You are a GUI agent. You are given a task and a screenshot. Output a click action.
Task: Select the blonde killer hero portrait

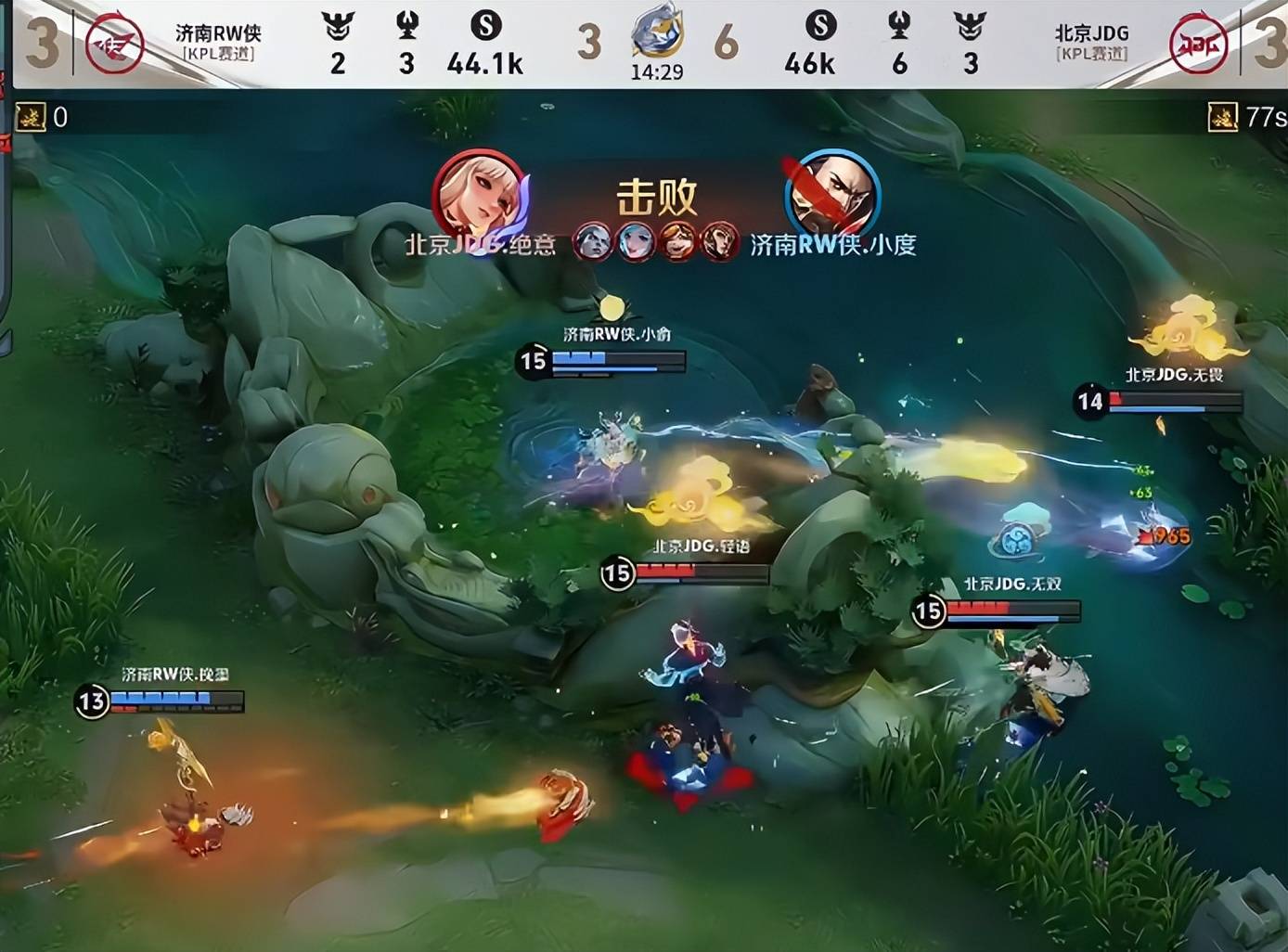tap(479, 197)
